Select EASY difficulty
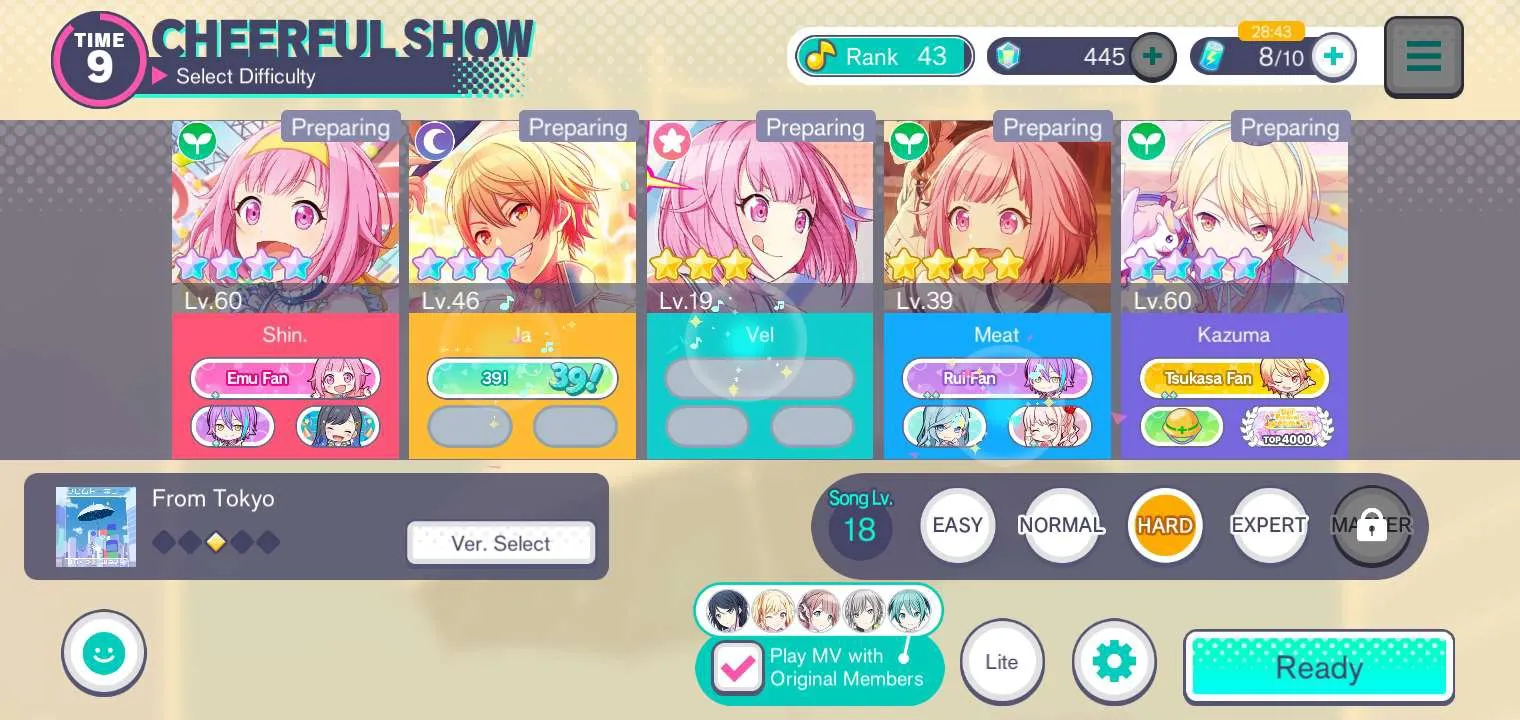 957,525
